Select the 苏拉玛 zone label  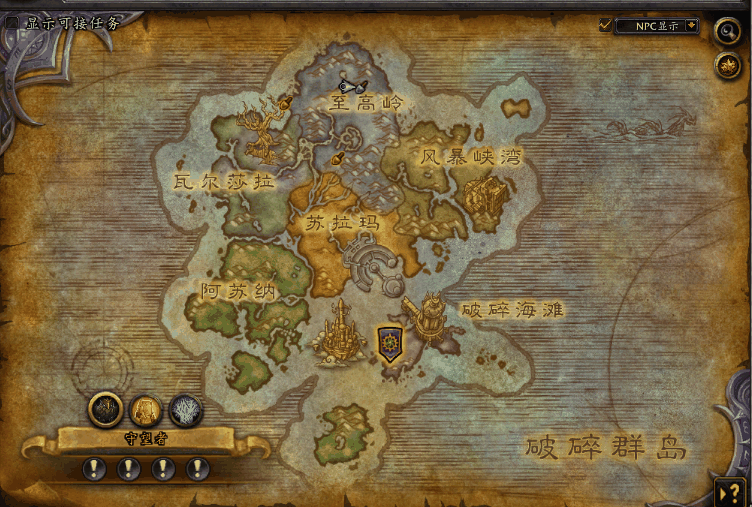343,222
